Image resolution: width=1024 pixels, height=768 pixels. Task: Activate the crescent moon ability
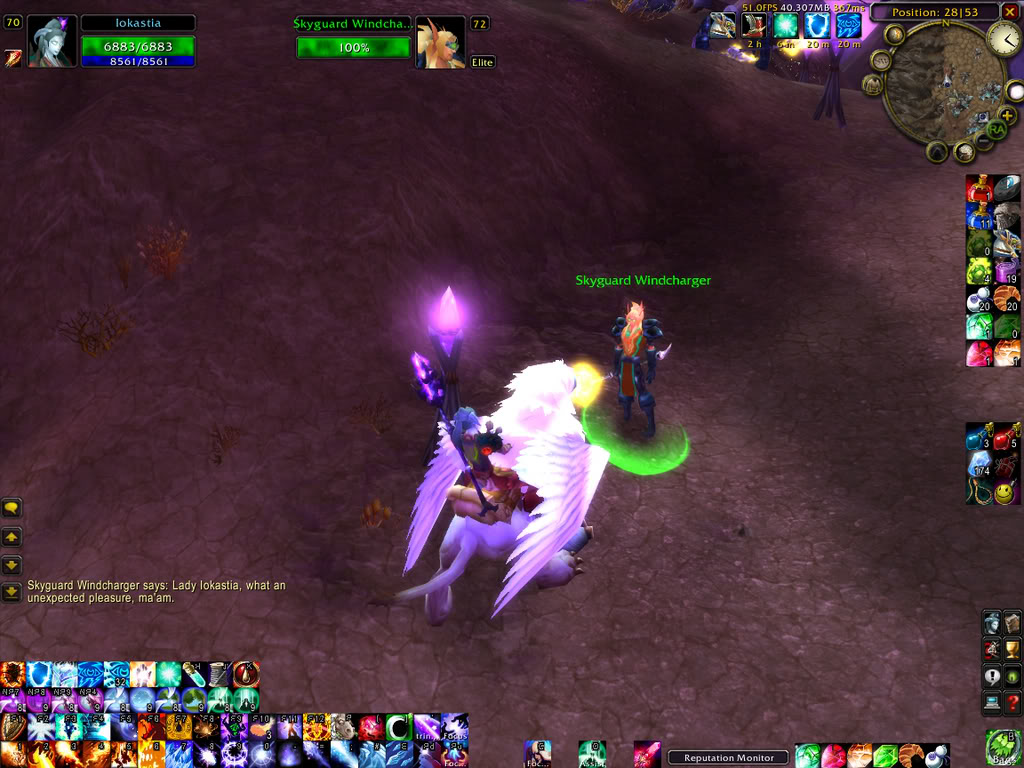[399, 727]
